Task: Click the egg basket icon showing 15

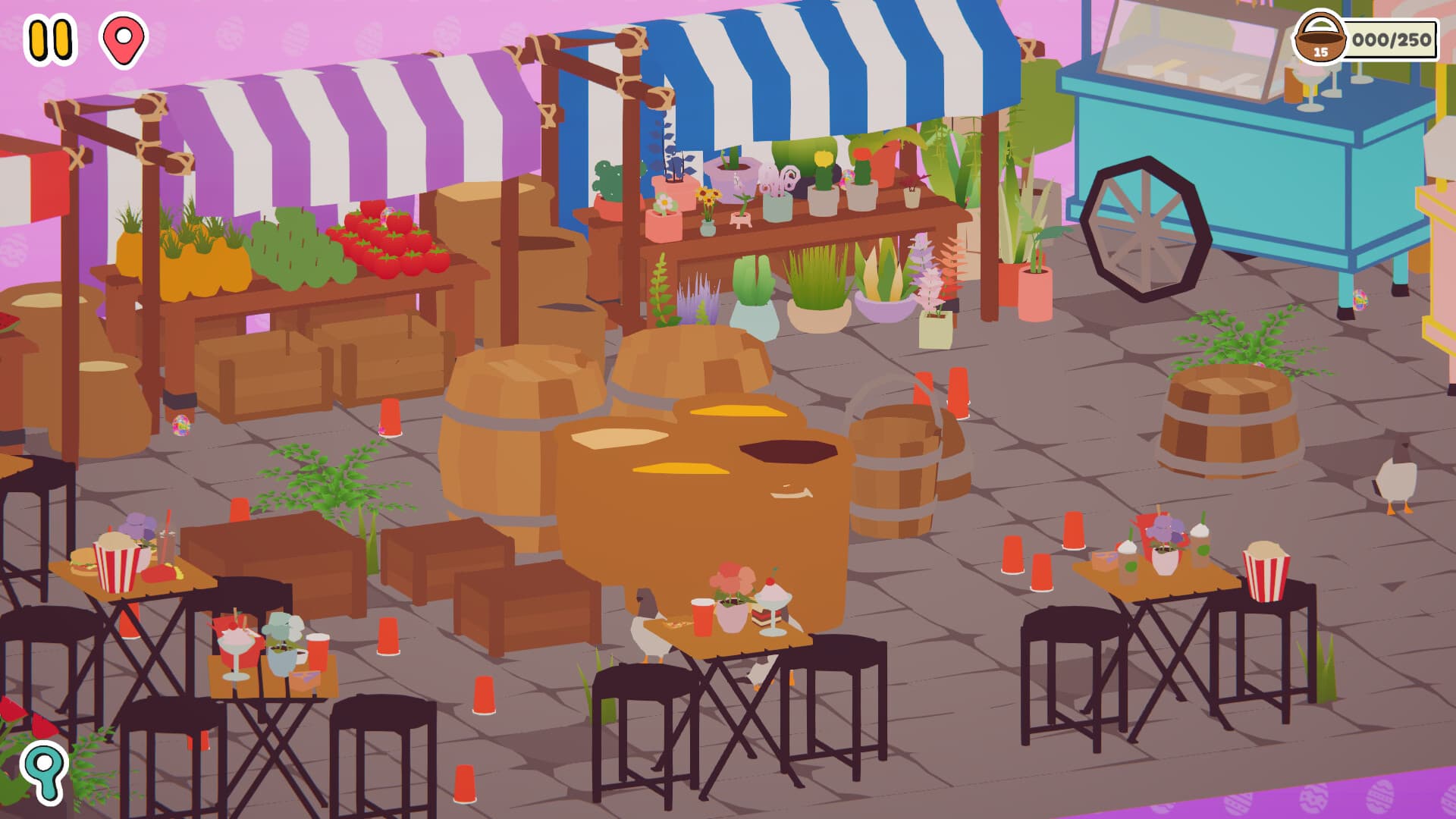Action: pos(1322,35)
